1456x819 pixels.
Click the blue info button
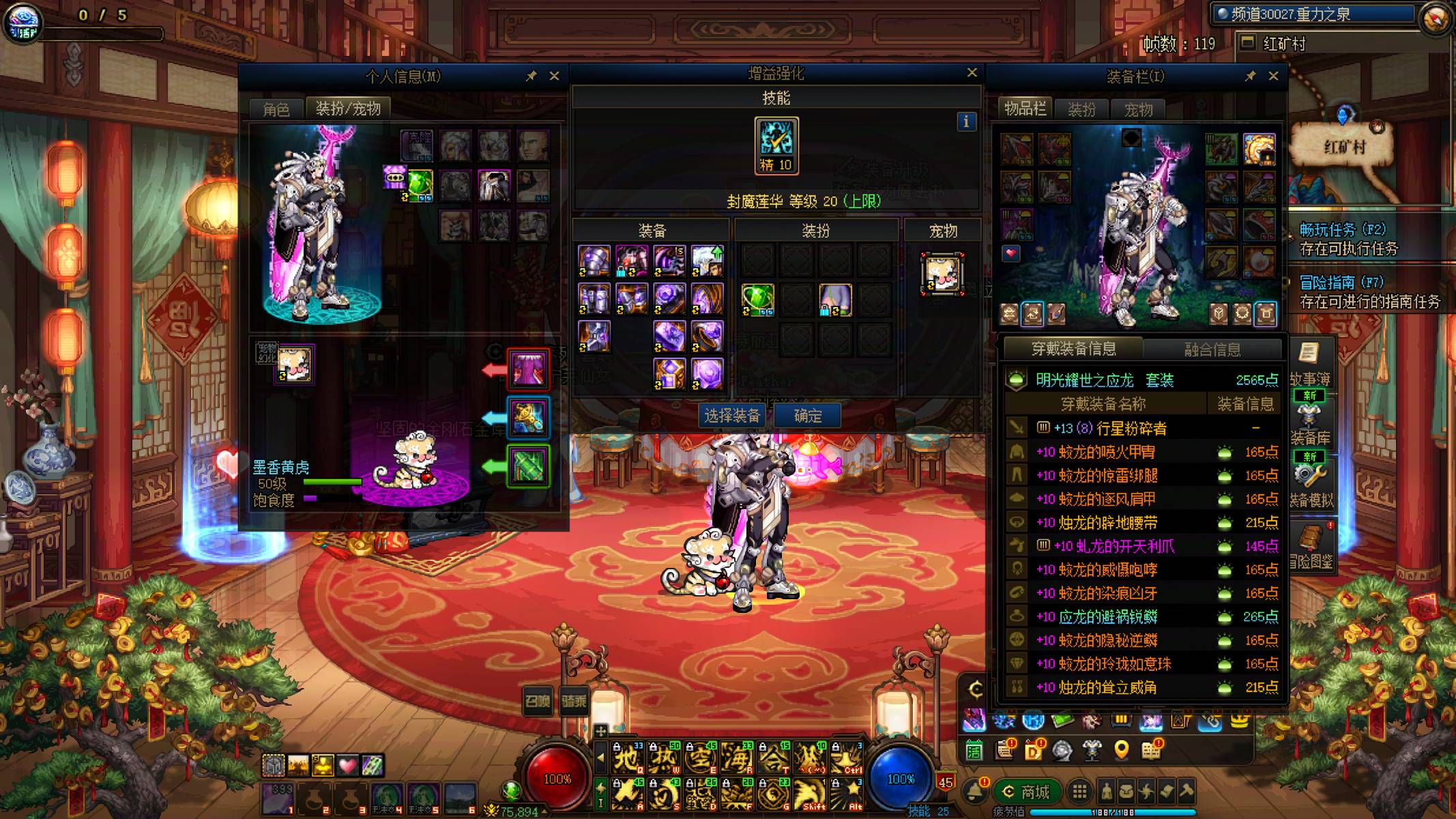pyautogui.click(x=965, y=121)
